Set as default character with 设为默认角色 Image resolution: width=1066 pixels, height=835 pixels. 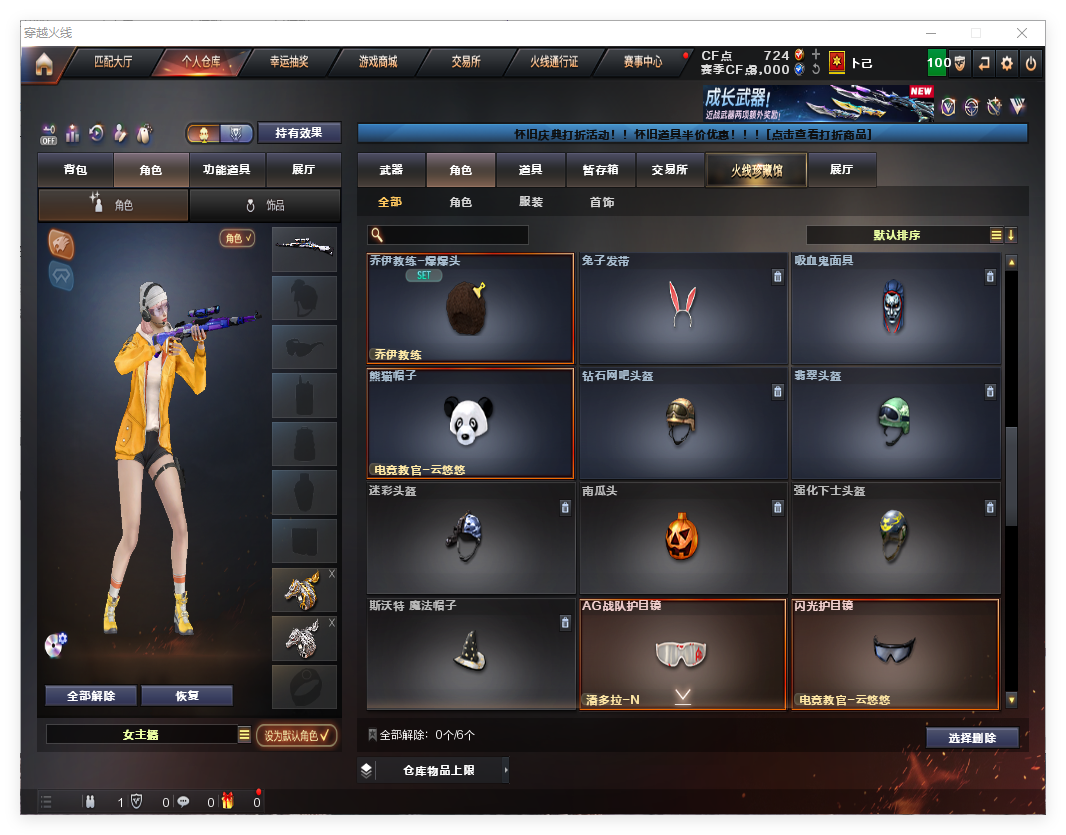[296, 735]
